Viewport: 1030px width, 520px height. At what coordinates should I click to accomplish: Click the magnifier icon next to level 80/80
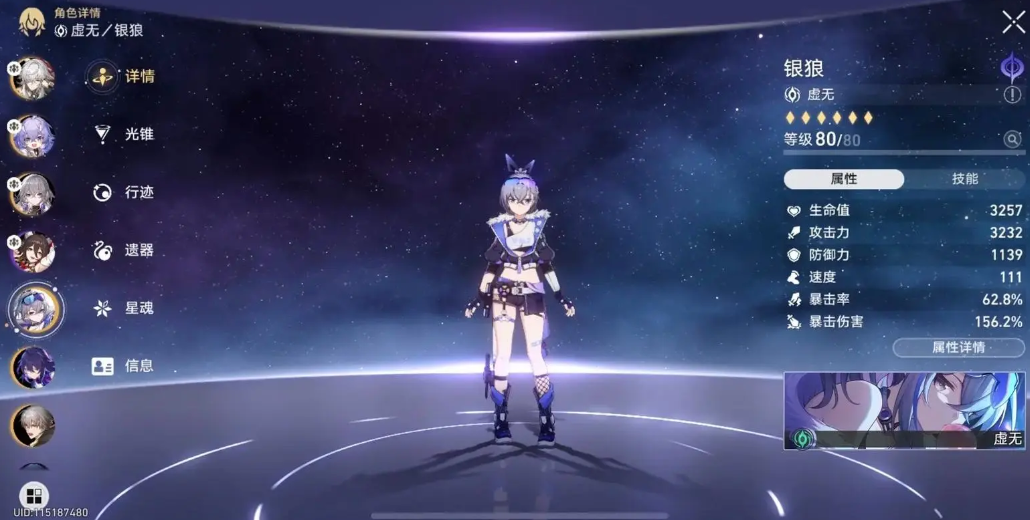tap(1012, 140)
